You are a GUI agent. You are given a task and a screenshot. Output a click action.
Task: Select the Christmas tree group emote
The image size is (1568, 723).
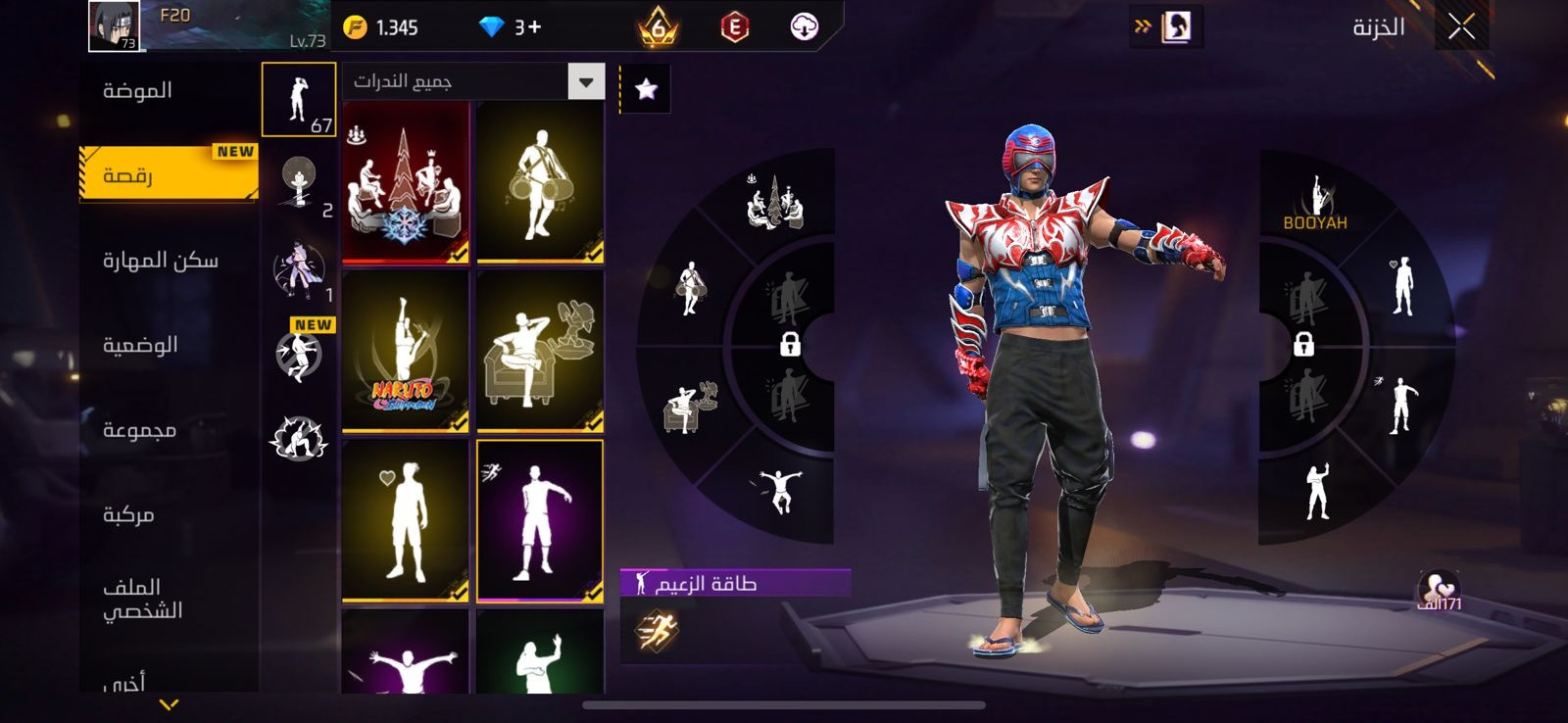tap(406, 183)
